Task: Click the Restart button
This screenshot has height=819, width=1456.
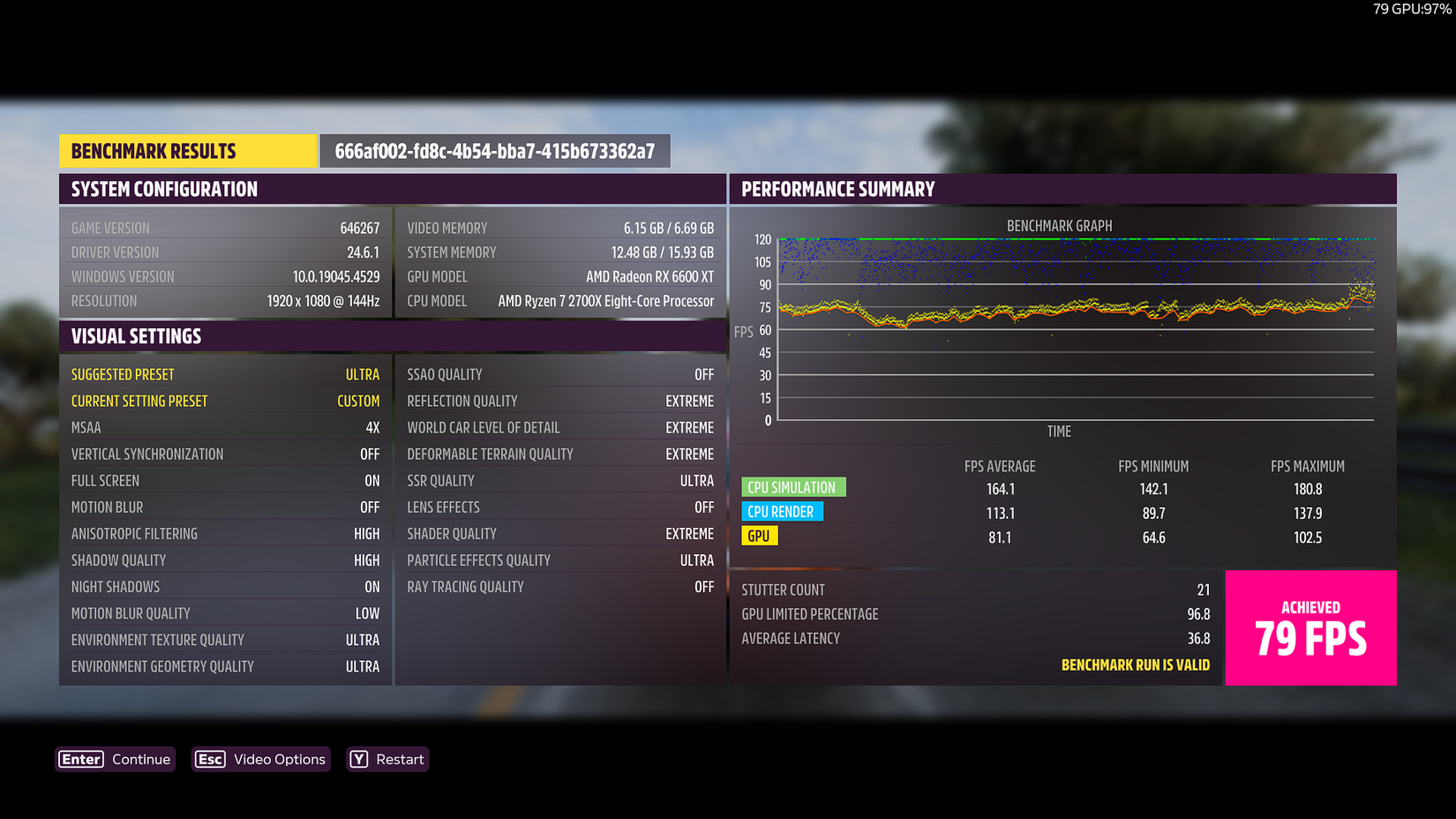Action: [x=399, y=759]
